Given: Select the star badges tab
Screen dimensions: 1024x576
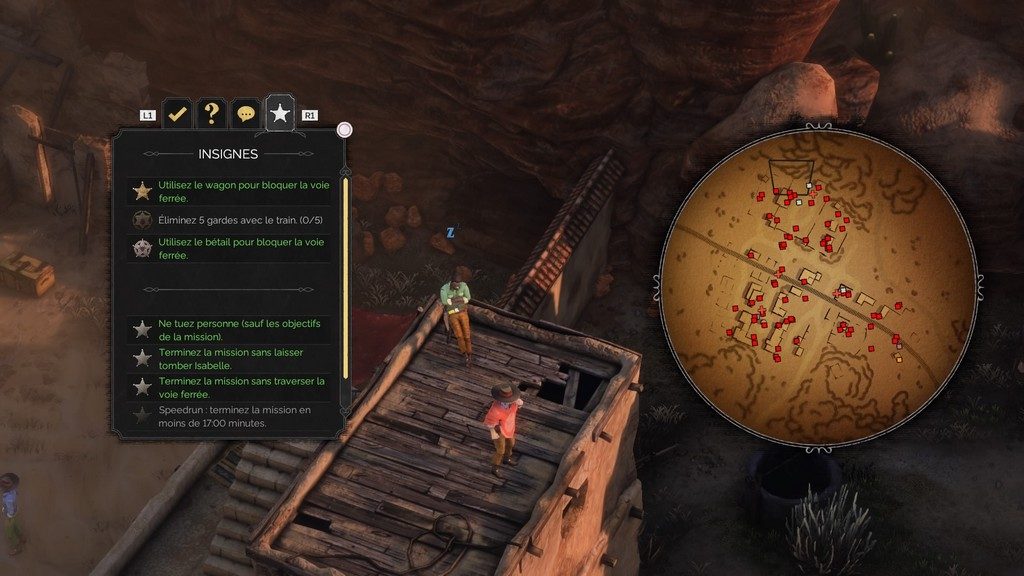Looking at the screenshot, I should [280, 114].
